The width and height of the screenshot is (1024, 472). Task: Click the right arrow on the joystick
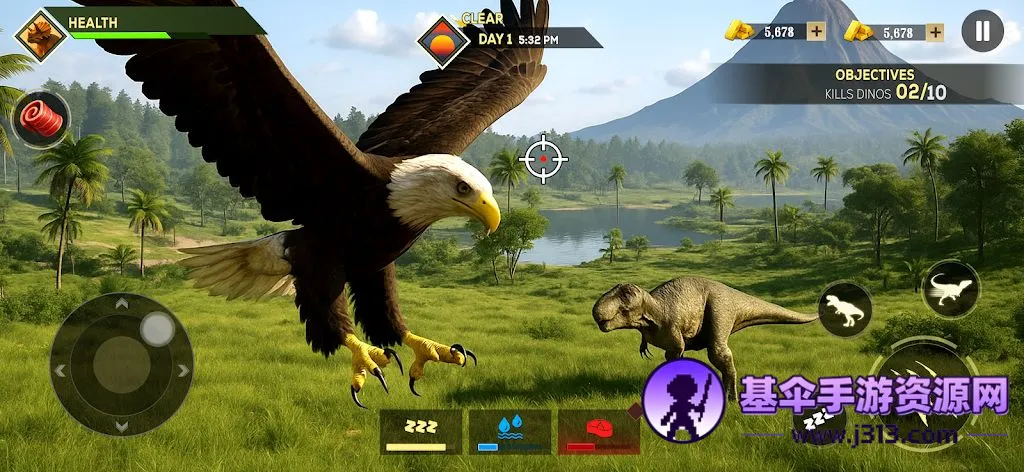point(183,370)
